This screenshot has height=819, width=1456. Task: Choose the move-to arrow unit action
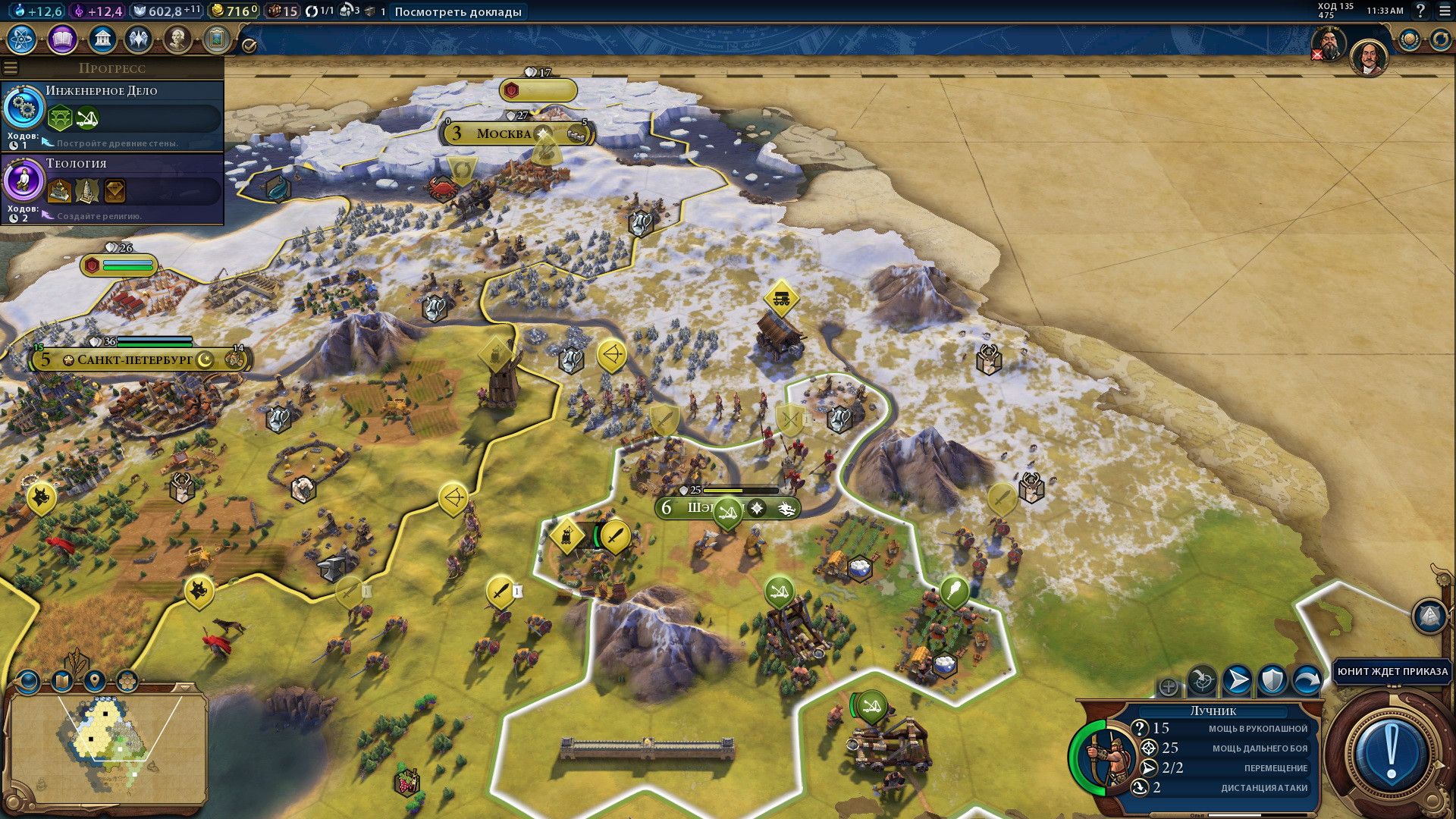click(x=1237, y=680)
